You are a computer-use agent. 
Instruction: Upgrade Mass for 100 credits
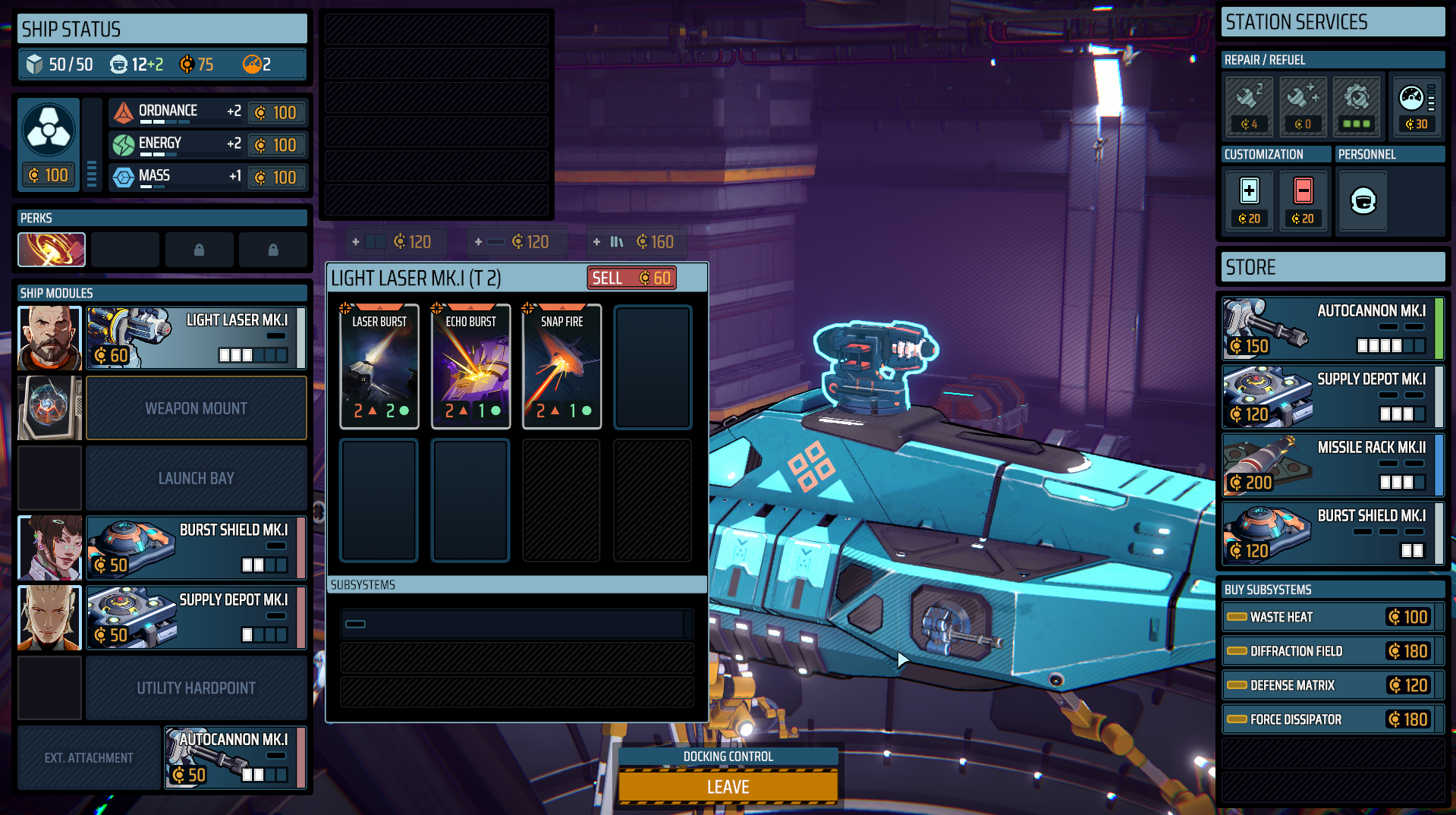pyautogui.click(x=277, y=178)
